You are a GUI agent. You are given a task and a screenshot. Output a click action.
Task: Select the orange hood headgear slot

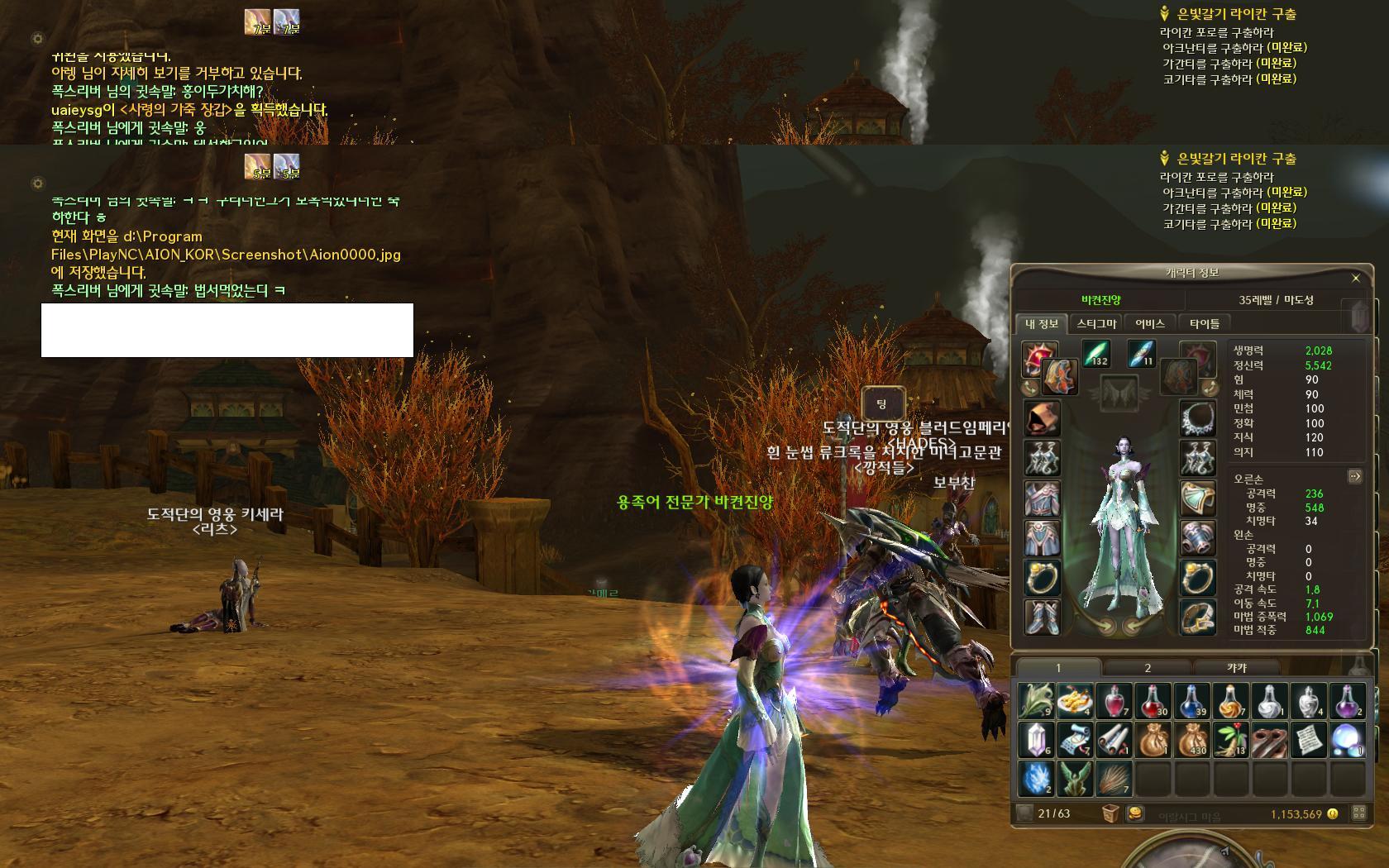[x=1041, y=418]
